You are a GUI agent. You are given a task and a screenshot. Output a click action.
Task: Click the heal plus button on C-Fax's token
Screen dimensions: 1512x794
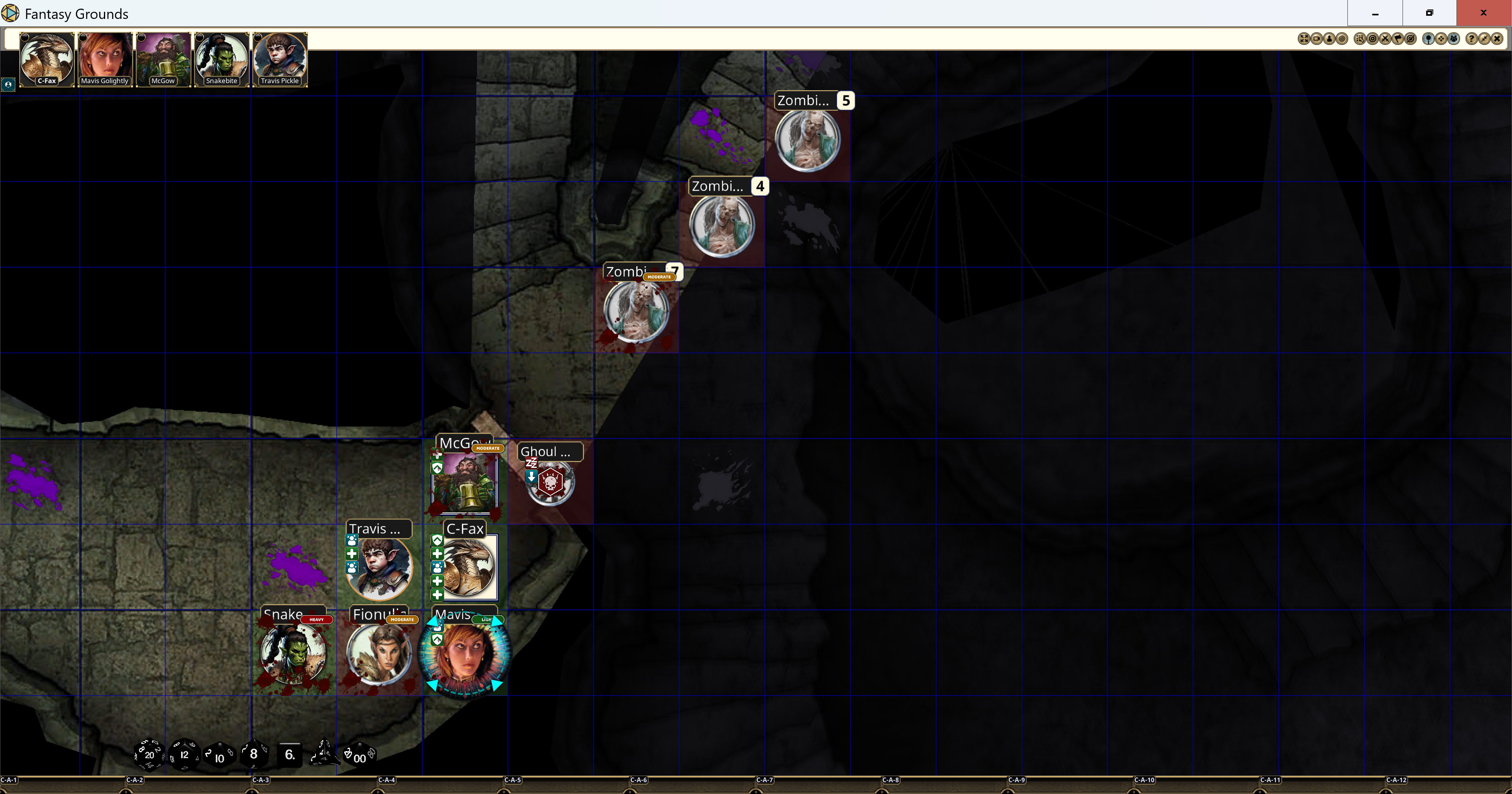[x=437, y=554]
